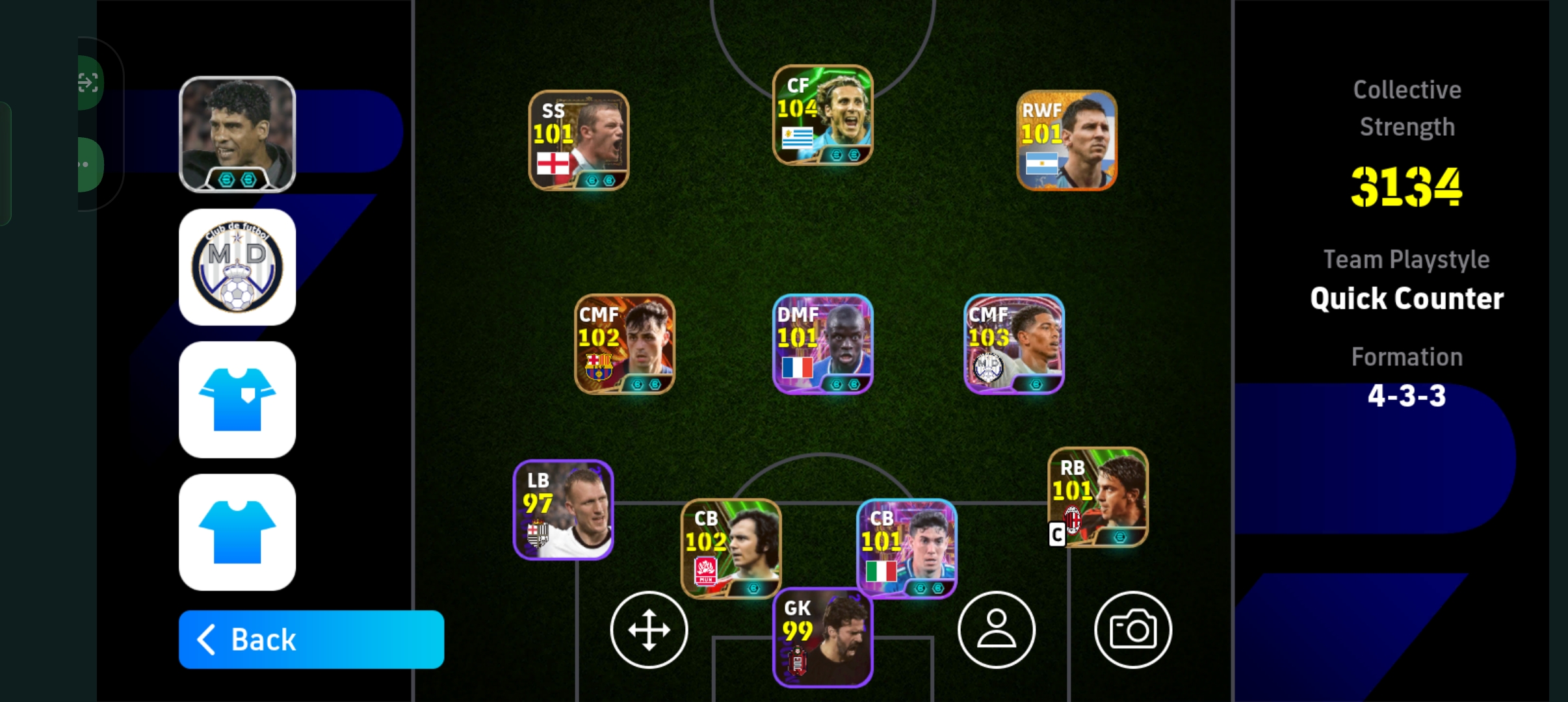Tap the four-arrow move icon
1568x702 pixels.
point(649,630)
